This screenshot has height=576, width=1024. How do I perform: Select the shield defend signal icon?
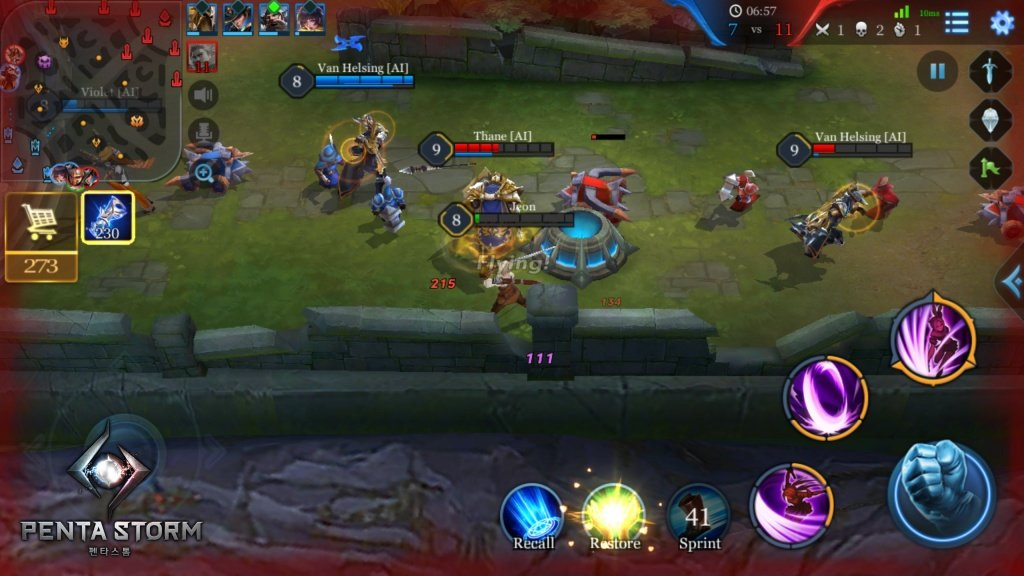coord(990,120)
